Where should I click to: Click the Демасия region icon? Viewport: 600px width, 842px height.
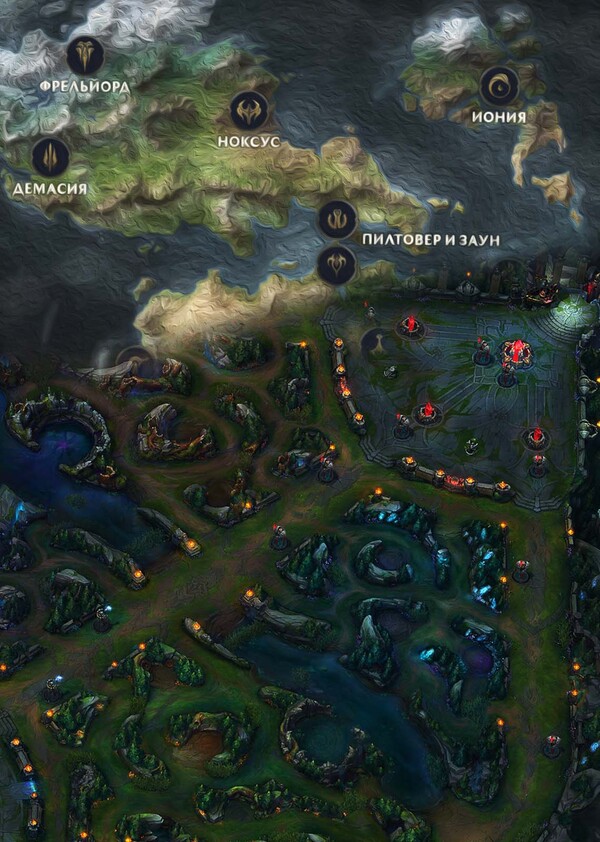[50, 156]
